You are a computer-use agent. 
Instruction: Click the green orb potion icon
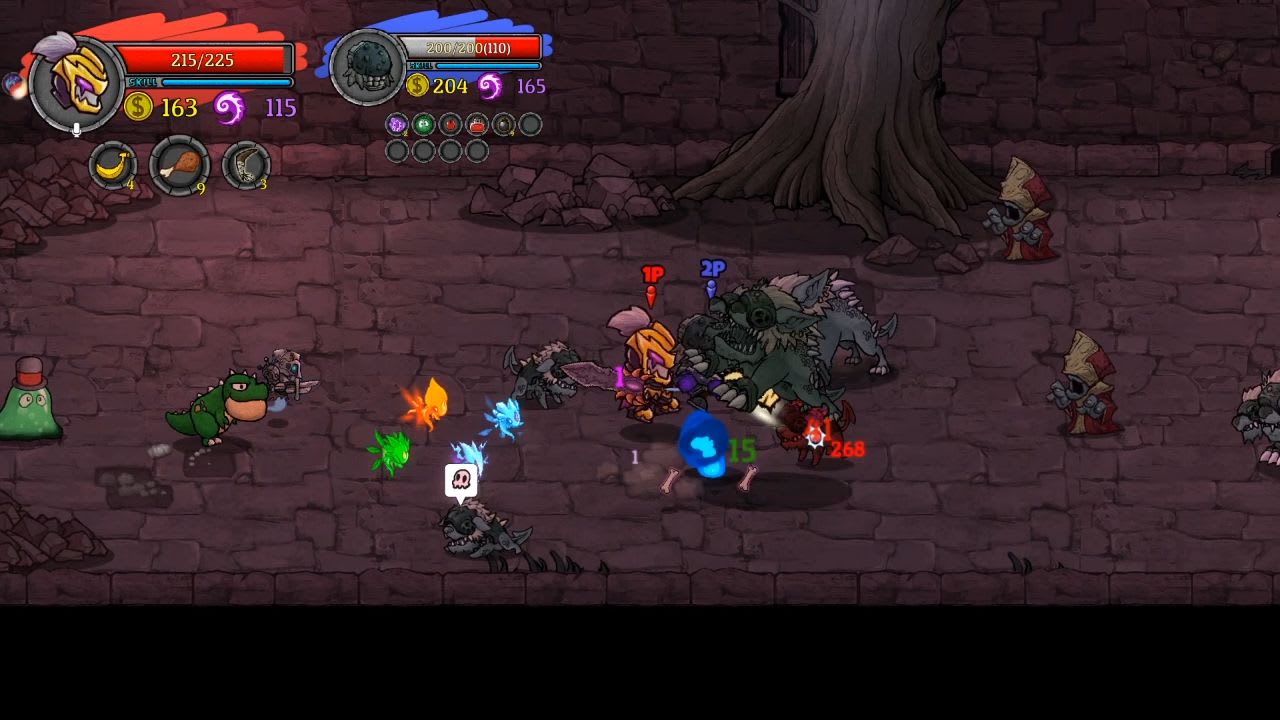click(x=423, y=125)
